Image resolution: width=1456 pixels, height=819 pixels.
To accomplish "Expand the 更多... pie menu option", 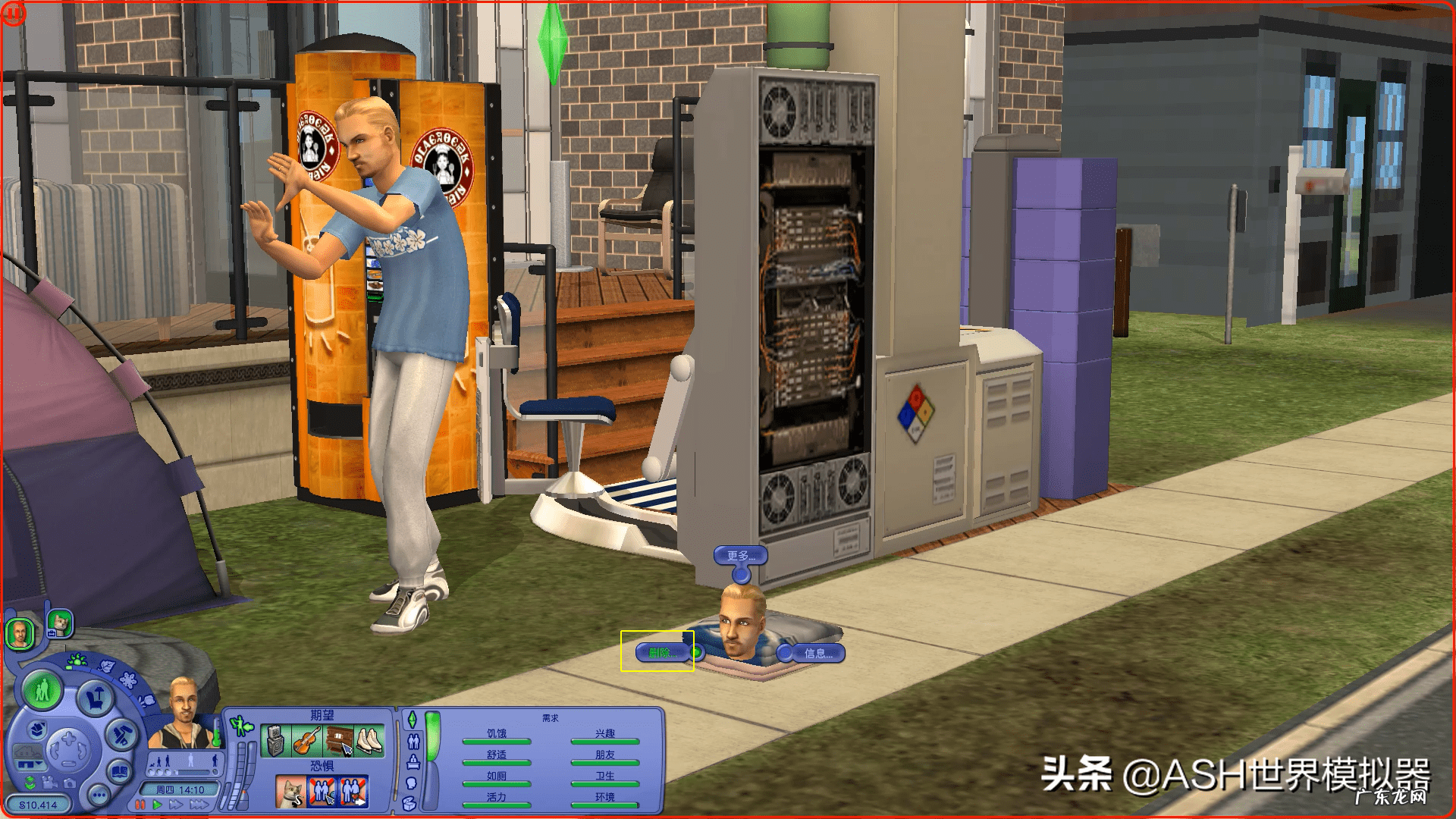I will (739, 556).
